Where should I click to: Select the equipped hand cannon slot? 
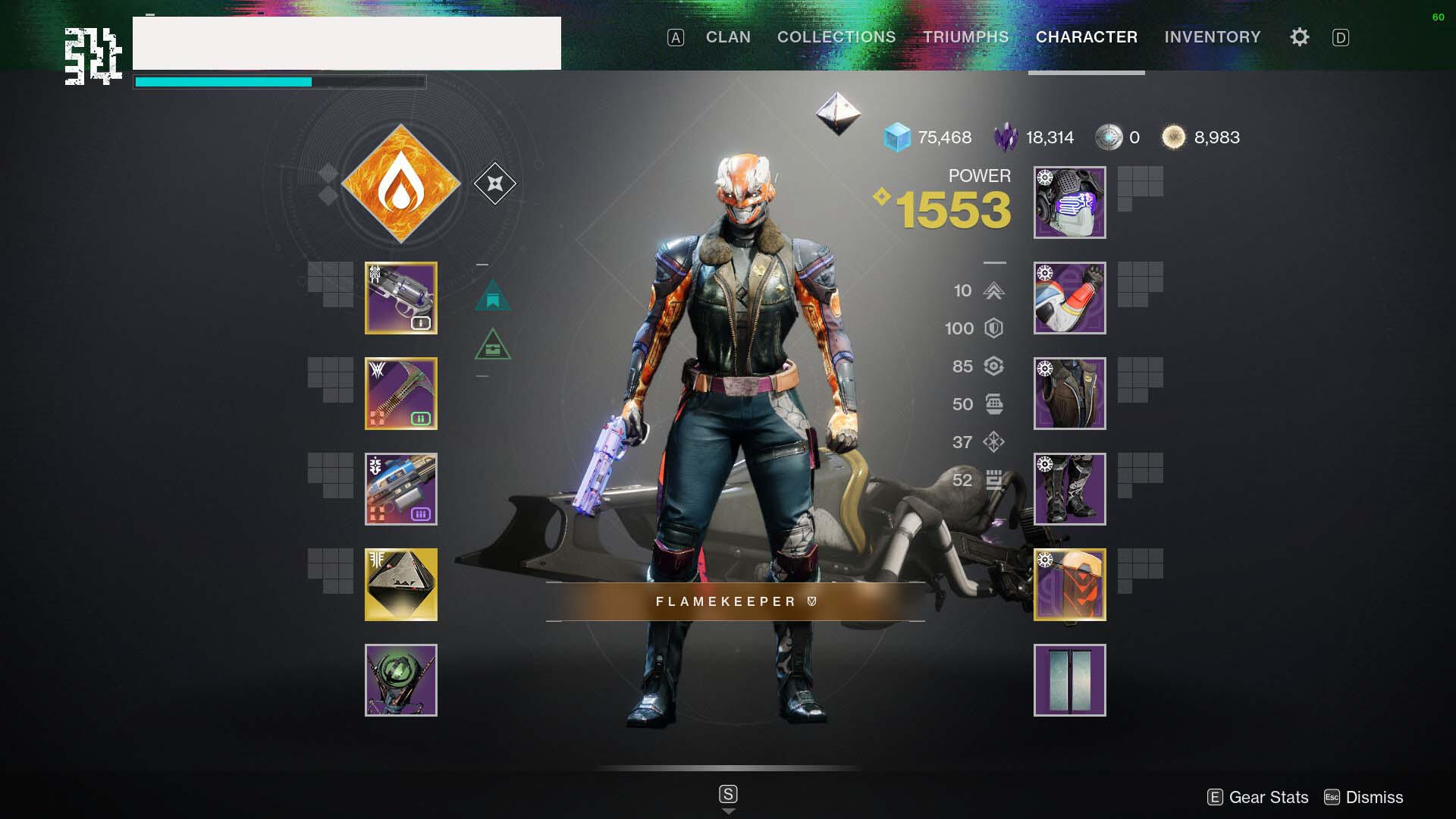[x=401, y=298]
